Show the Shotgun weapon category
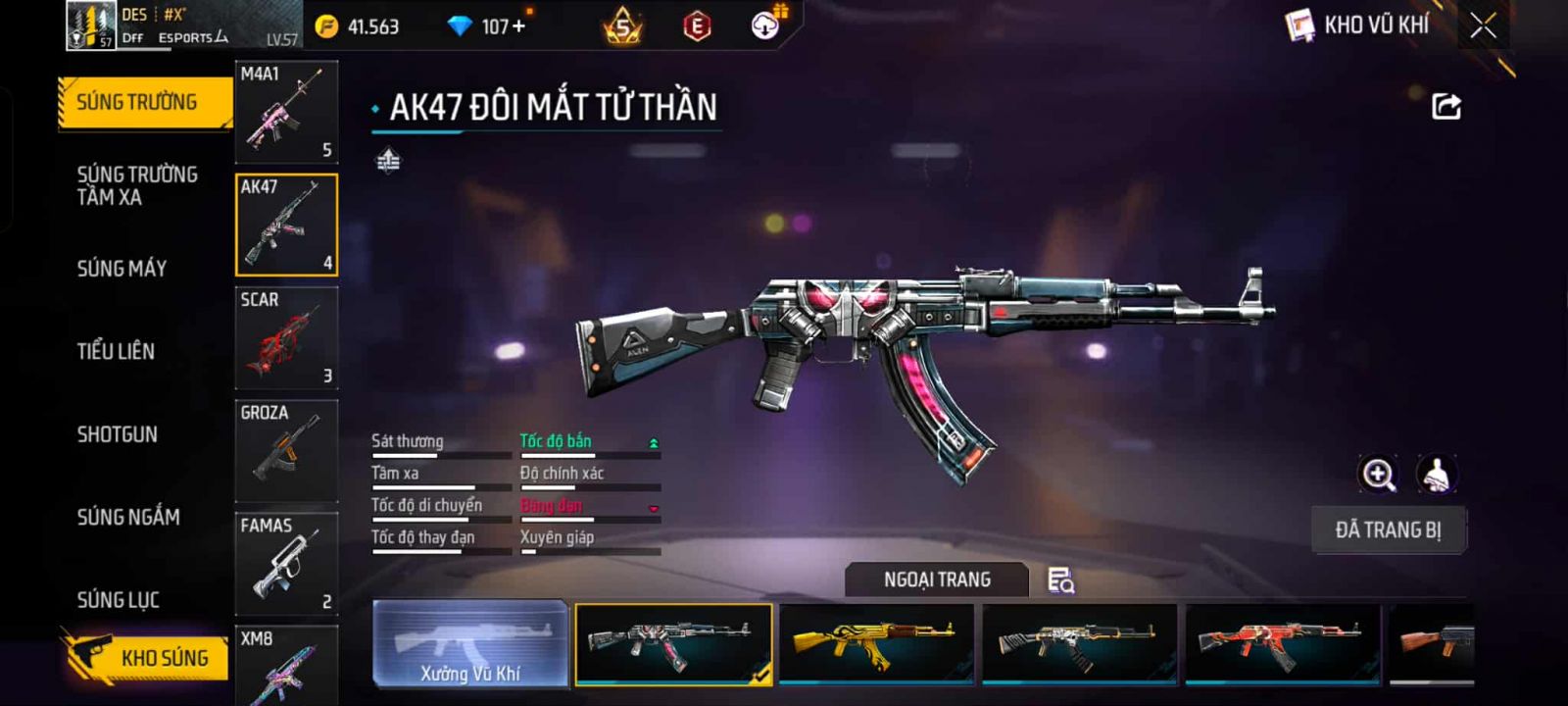 click(x=117, y=434)
